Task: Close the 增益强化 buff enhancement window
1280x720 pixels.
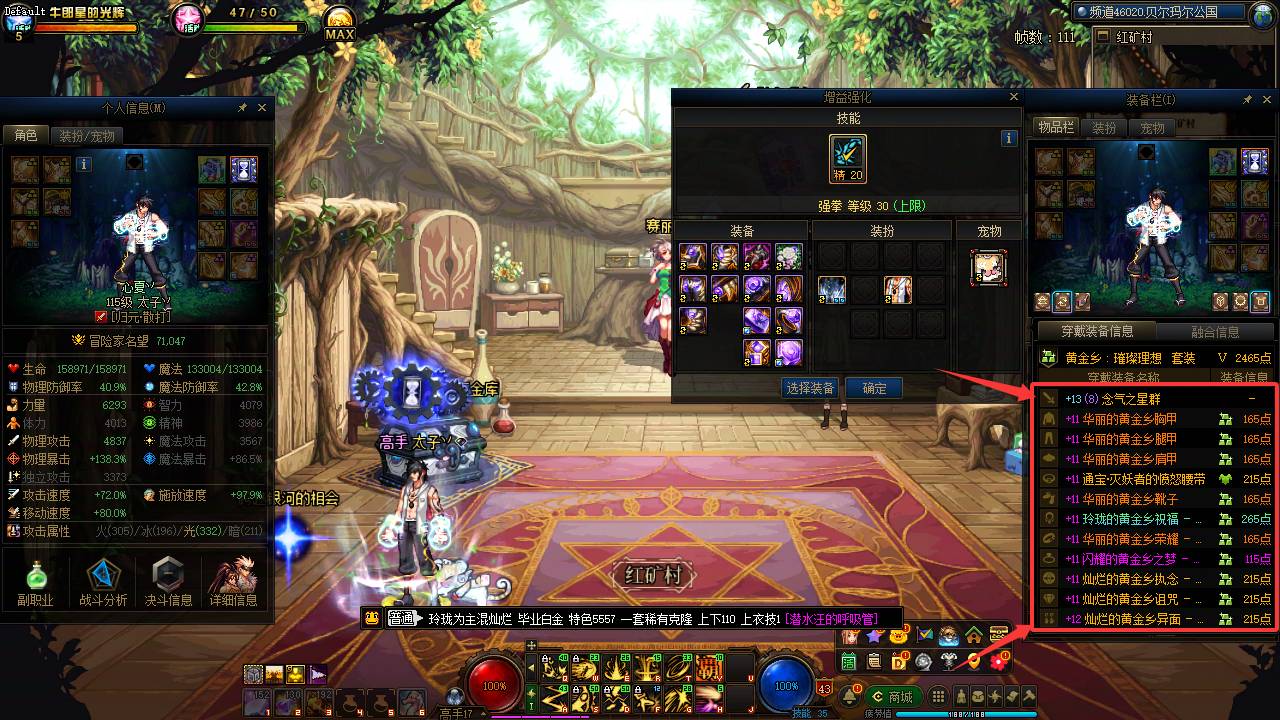Action: (x=1014, y=97)
